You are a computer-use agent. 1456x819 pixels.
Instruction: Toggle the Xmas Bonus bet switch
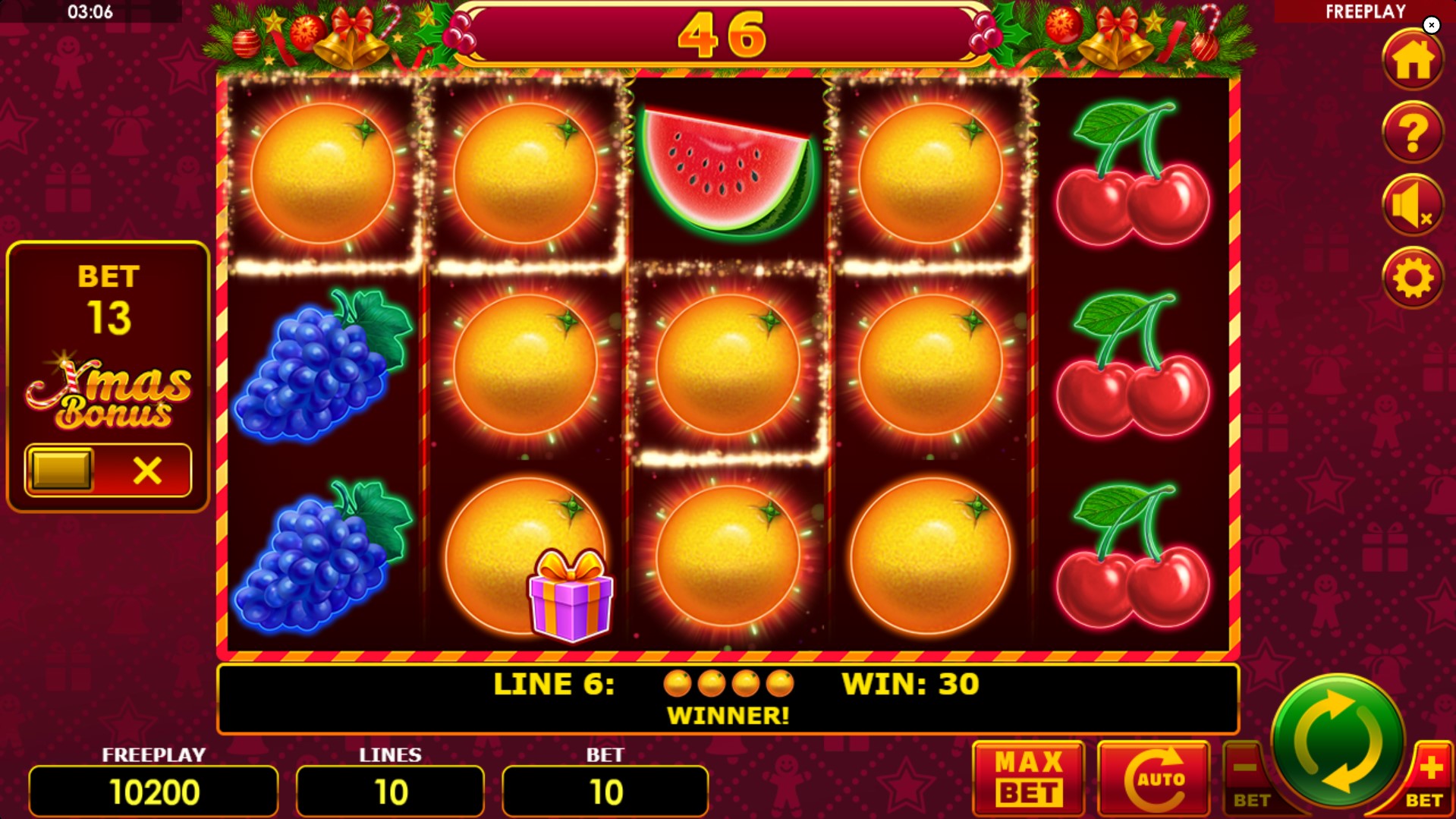click(x=108, y=471)
